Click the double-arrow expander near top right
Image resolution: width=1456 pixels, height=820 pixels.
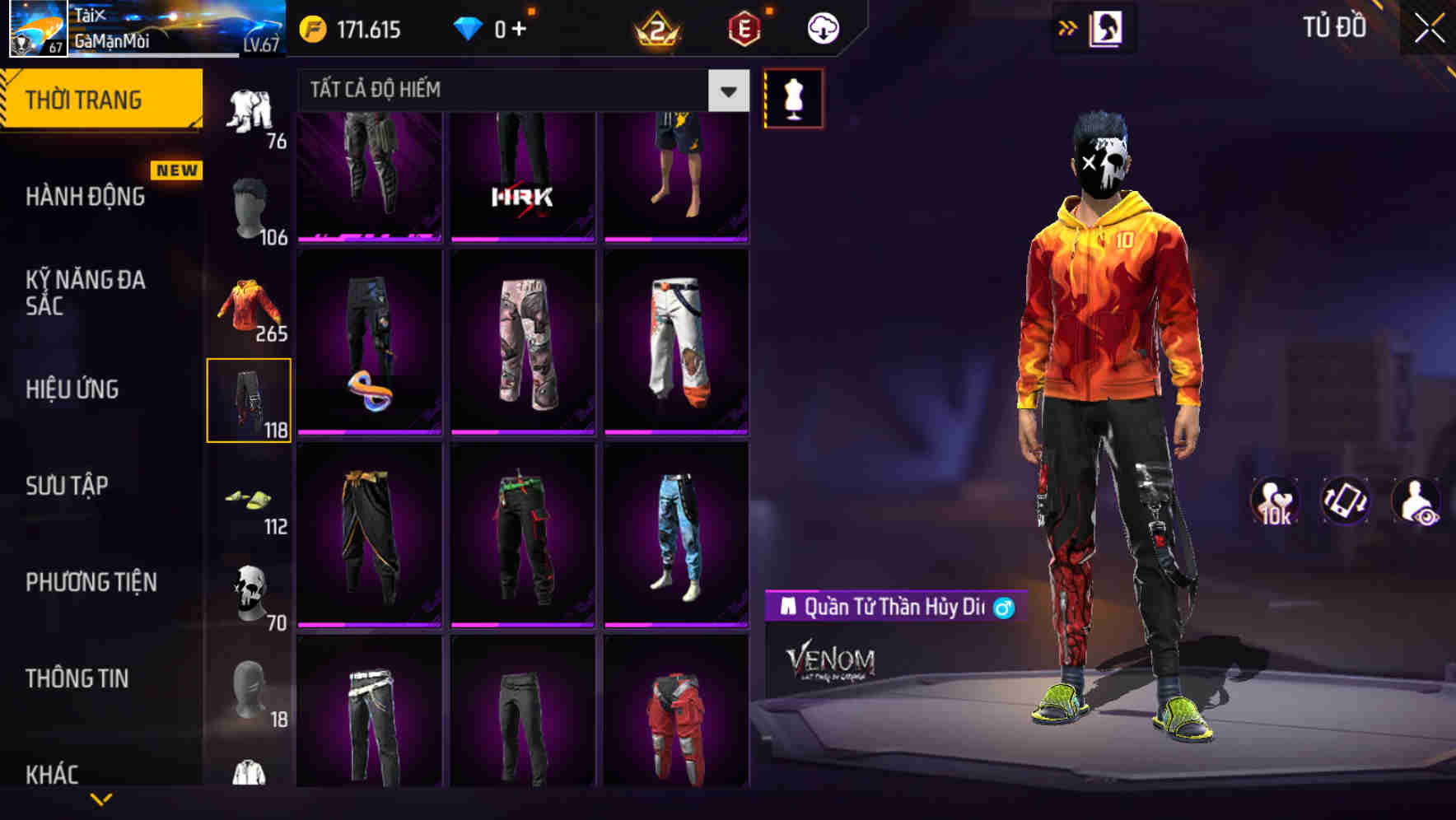(x=1068, y=26)
